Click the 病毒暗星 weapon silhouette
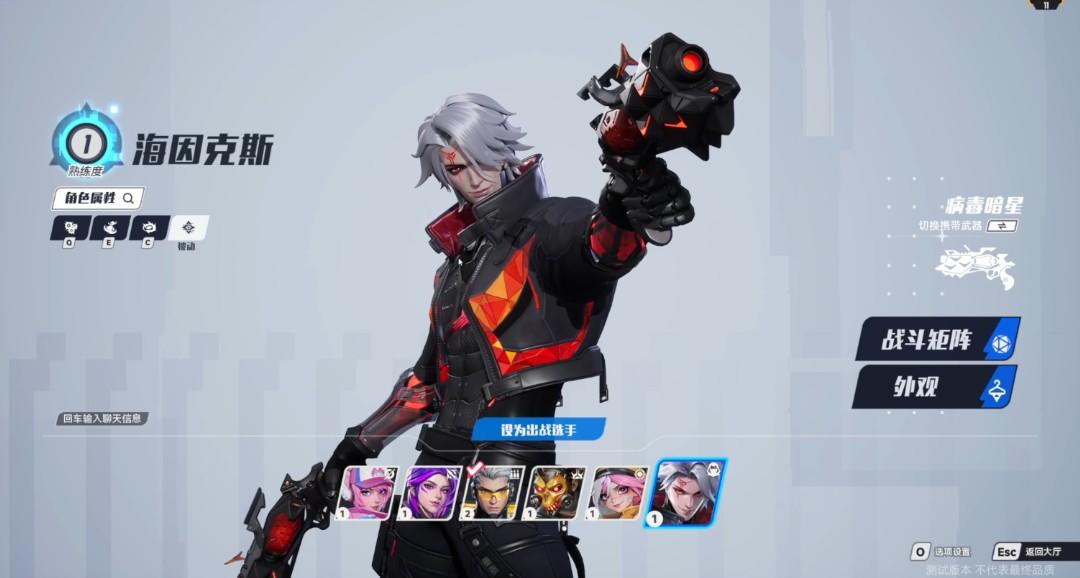 [974, 267]
